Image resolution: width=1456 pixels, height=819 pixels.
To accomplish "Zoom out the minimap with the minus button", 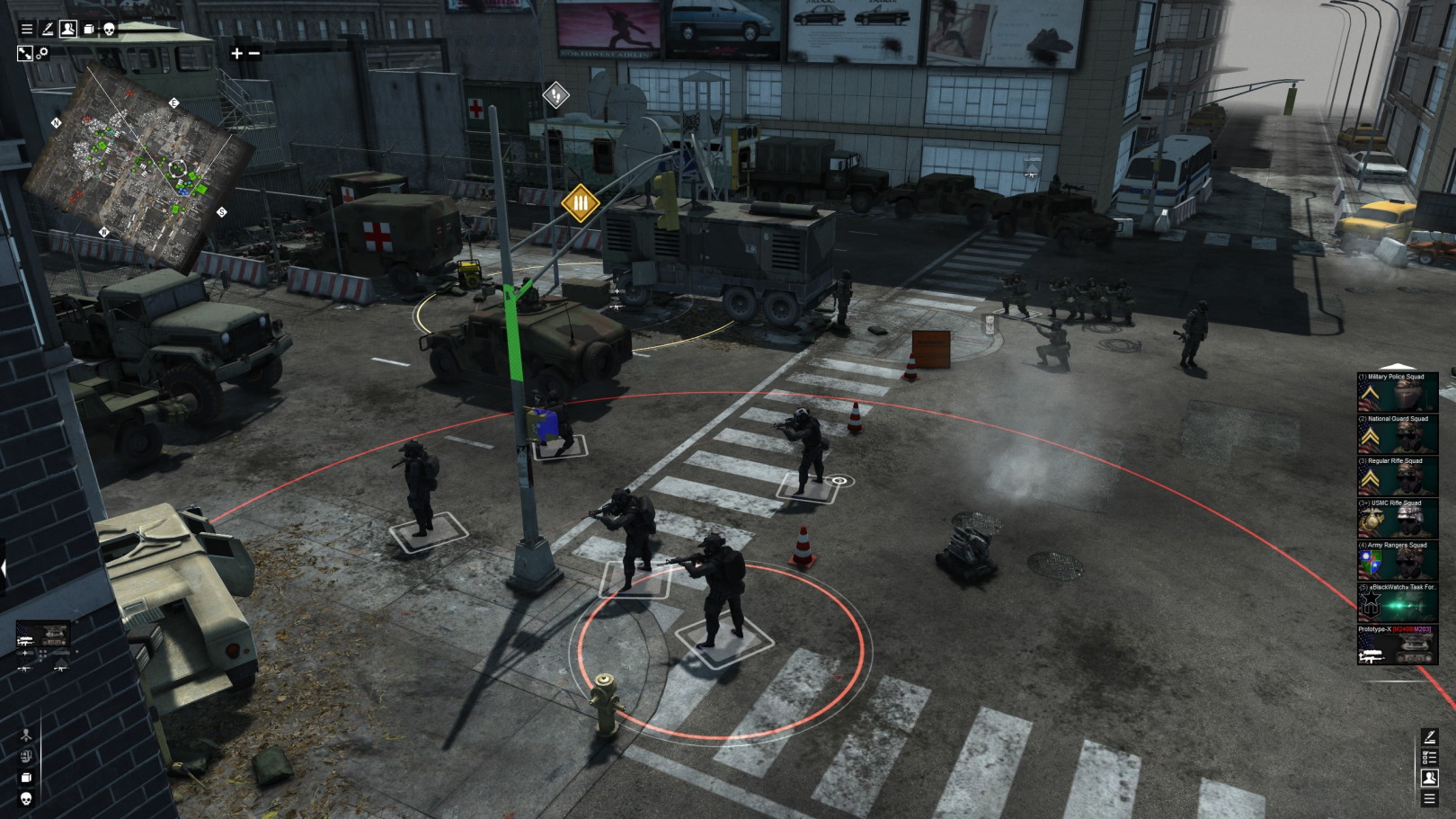I will pyautogui.click(x=254, y=53).
